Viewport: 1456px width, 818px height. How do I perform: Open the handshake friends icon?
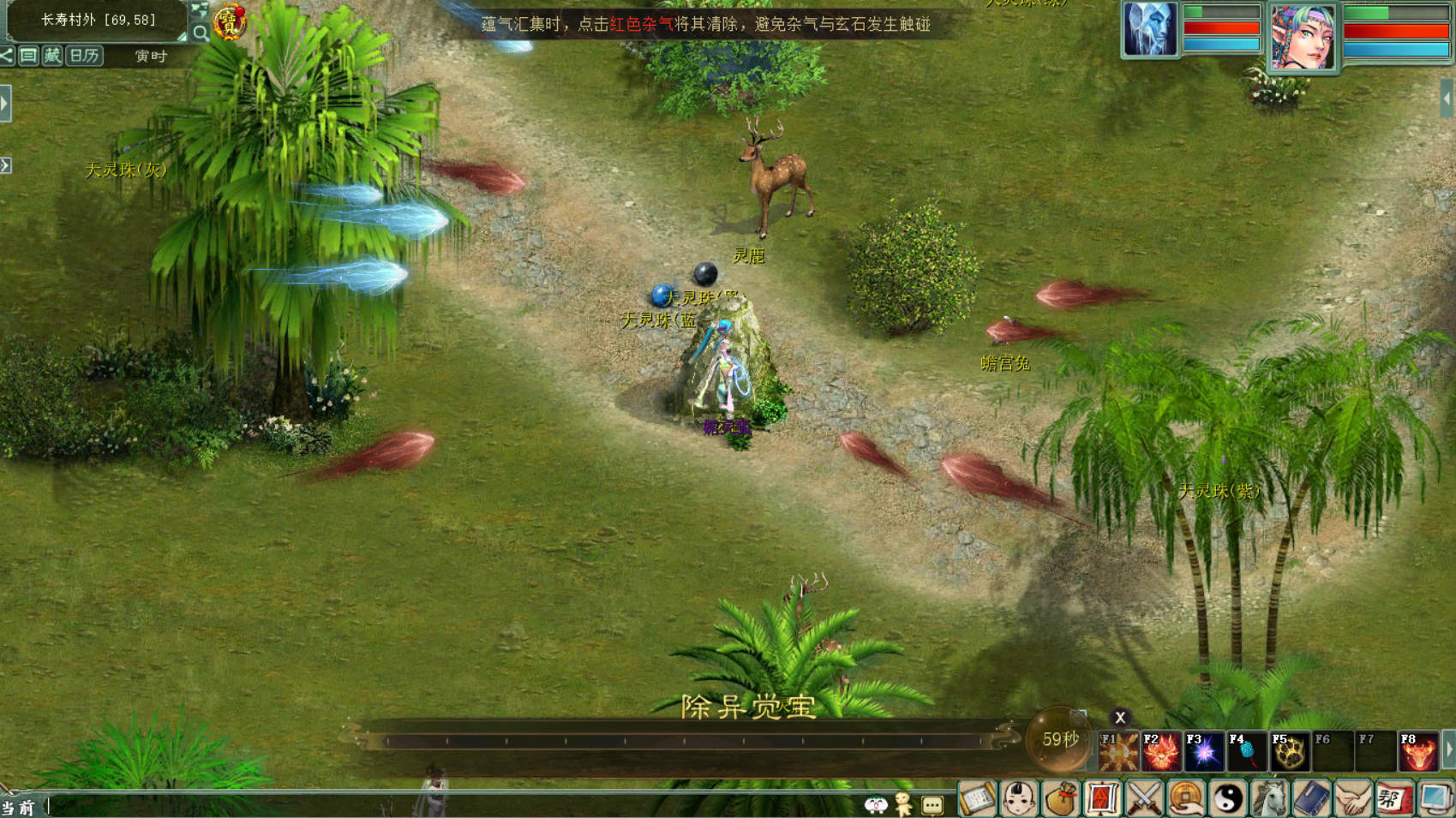[x=1353, y=799]
